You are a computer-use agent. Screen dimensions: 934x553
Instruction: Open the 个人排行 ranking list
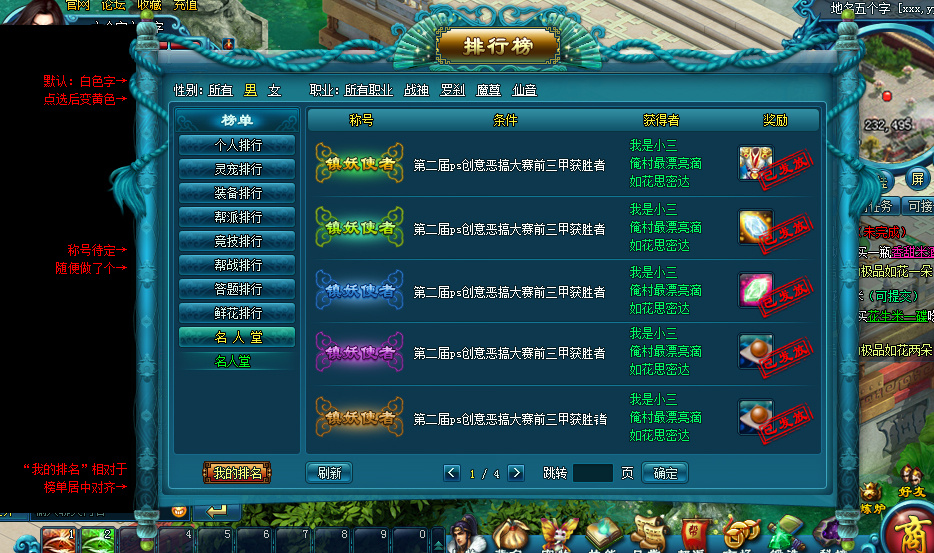coord(237,144)
